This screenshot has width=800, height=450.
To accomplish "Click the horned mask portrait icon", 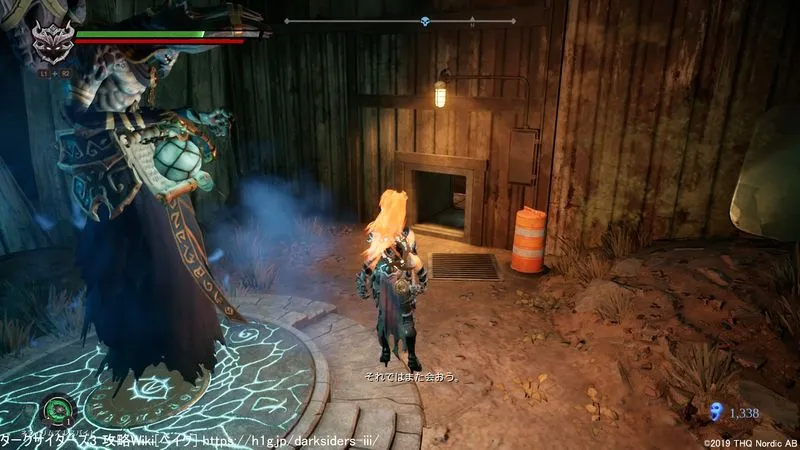I will coord(48,44).
